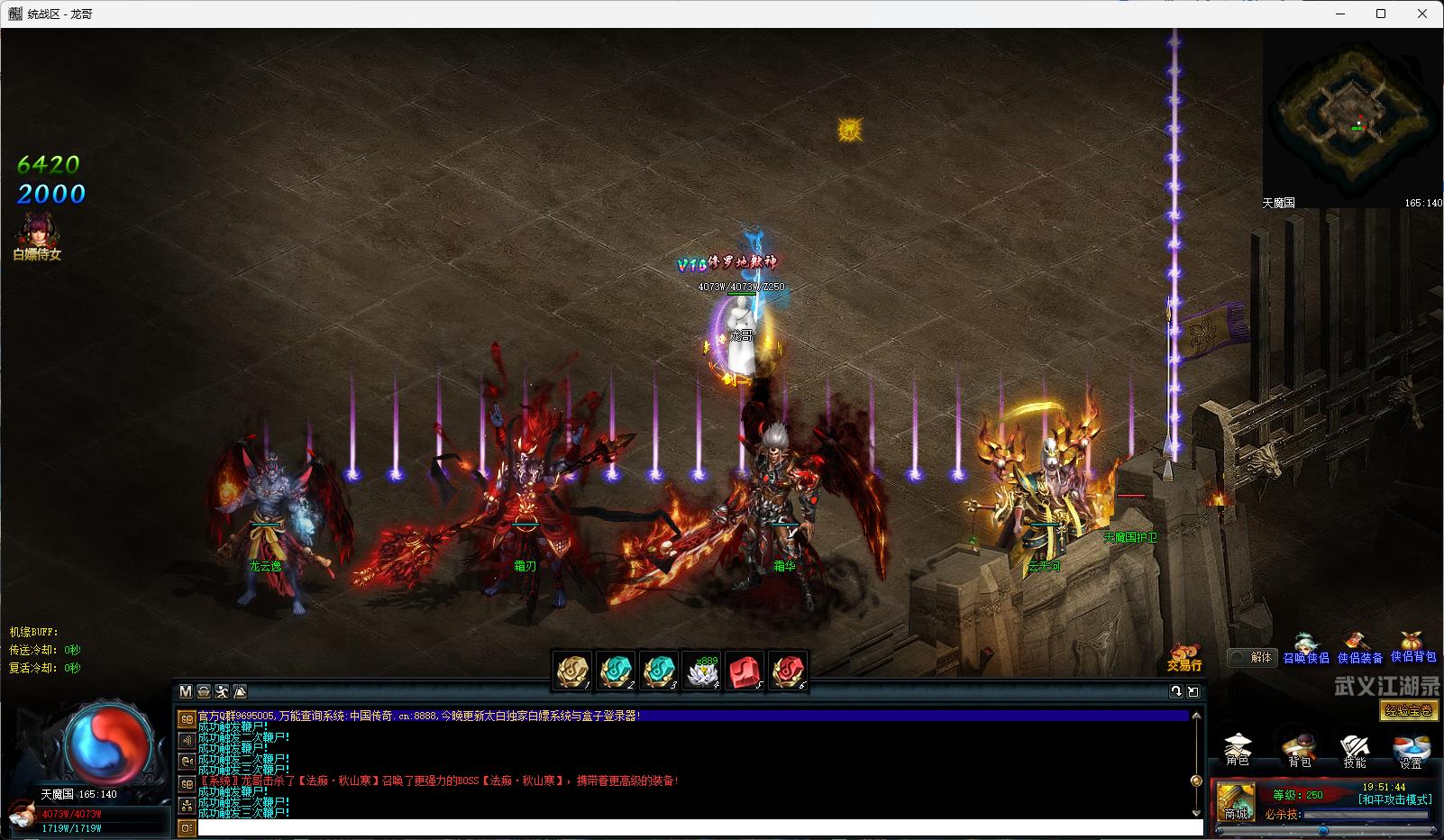Open the 商城 shop
The height and width of the screenshot is (840, 1444).
coord(1235,802)
